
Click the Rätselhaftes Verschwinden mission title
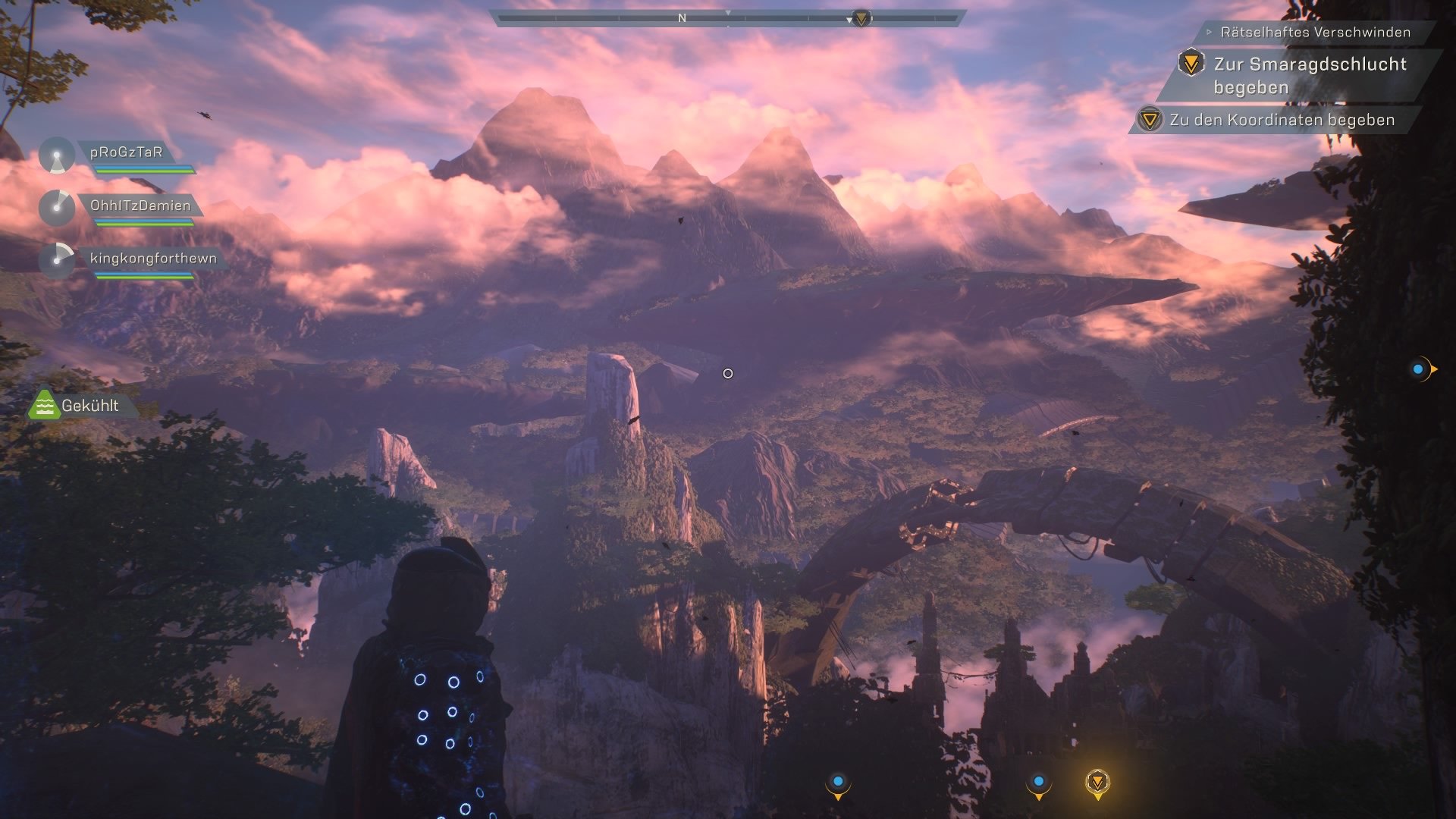coord(1315,33)
